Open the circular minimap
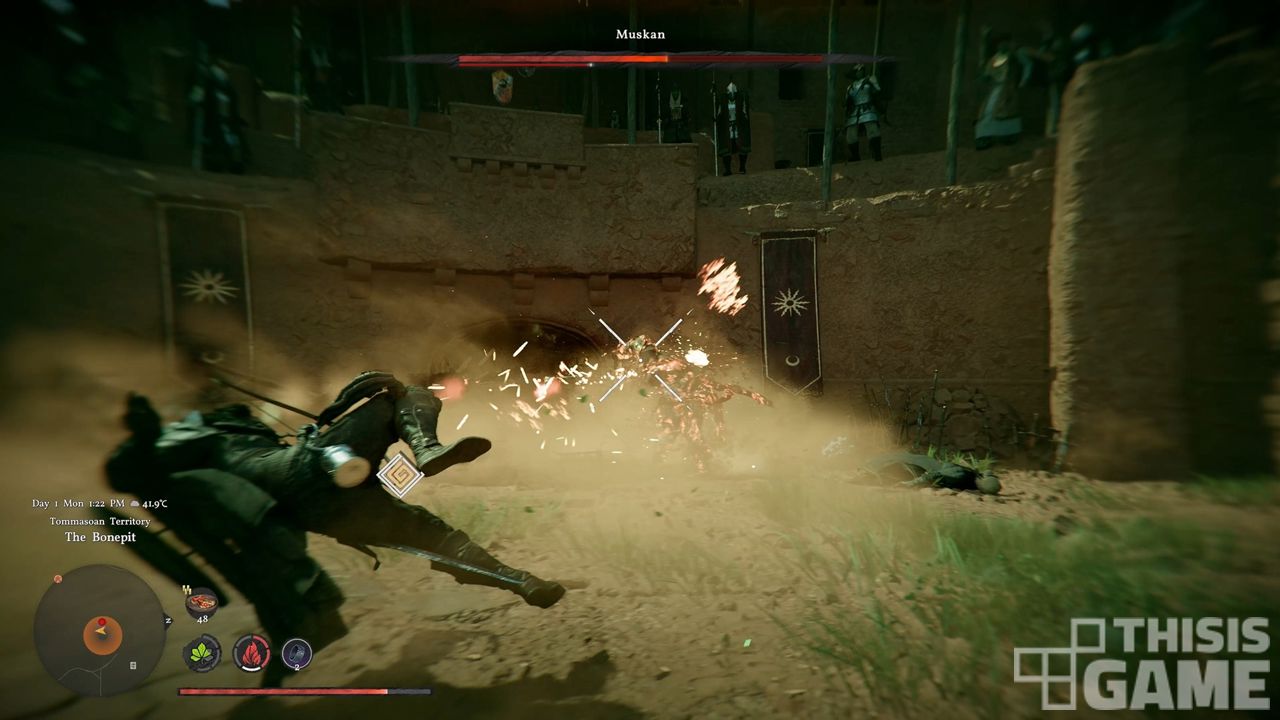Viewport: 1280px width, 720px height. tap(99, 630)
